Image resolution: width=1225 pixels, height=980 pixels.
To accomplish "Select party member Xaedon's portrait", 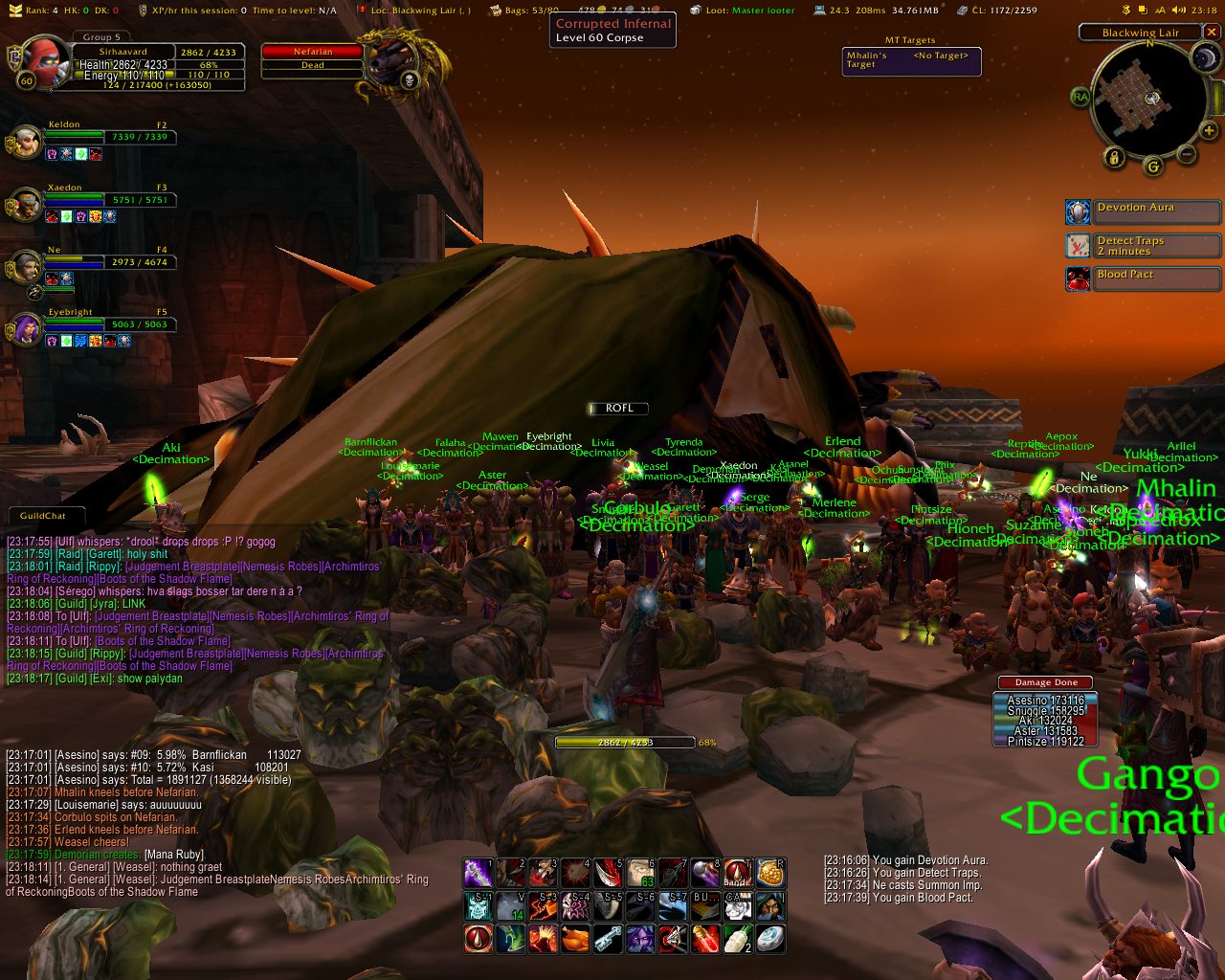I will tap(26, 206).
